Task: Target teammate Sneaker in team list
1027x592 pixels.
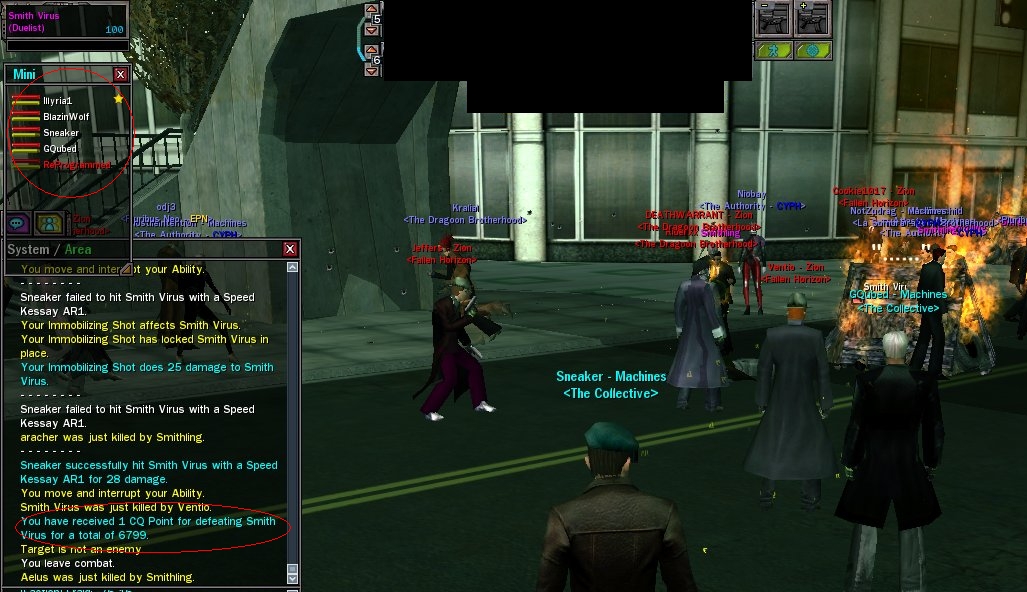Action: click(x=60, y=133)
